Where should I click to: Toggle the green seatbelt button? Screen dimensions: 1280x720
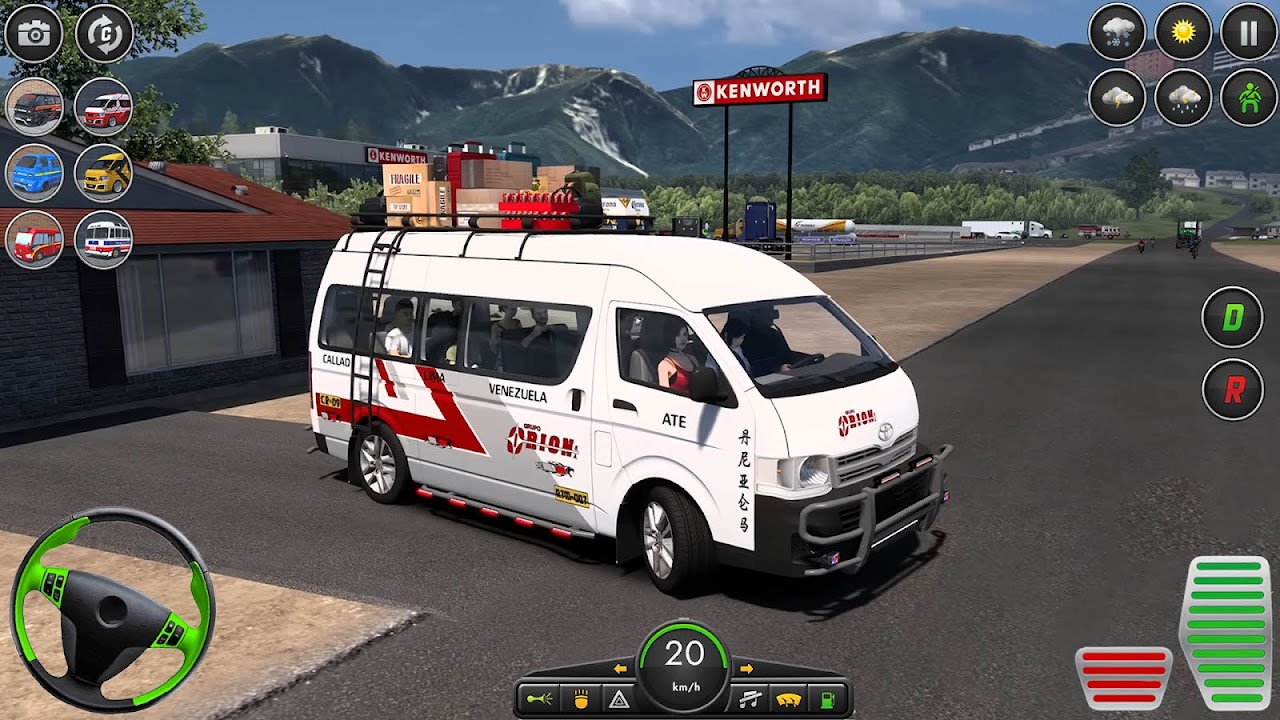click(x=1249, y=99)
